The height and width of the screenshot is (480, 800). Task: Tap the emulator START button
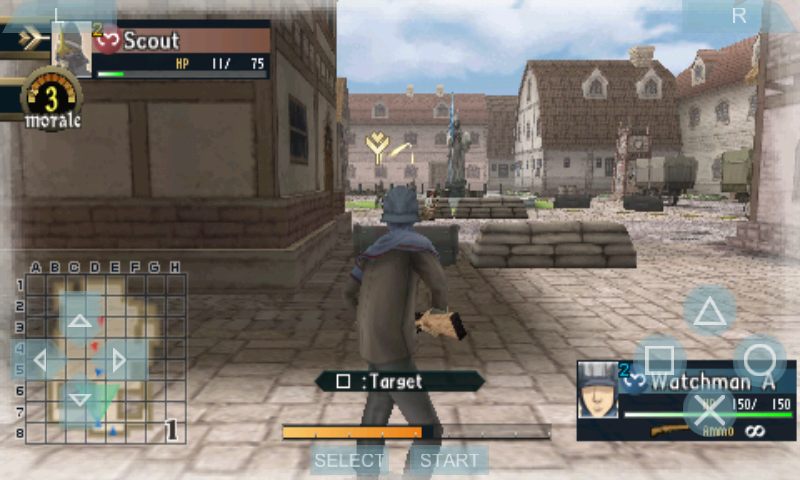click(448, 460)
